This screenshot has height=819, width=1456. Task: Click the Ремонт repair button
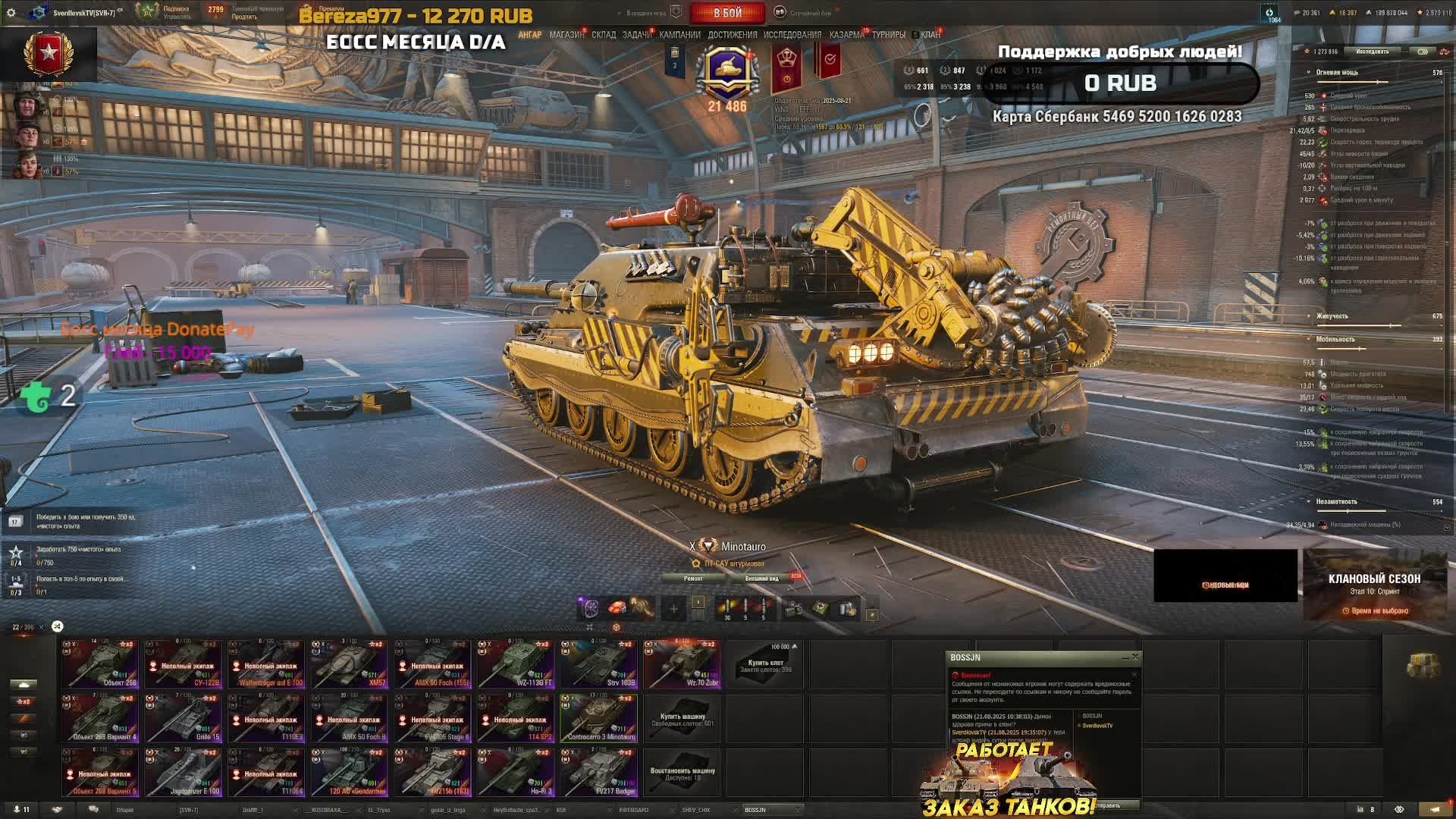pyautogui.click(x=693, y=579)
